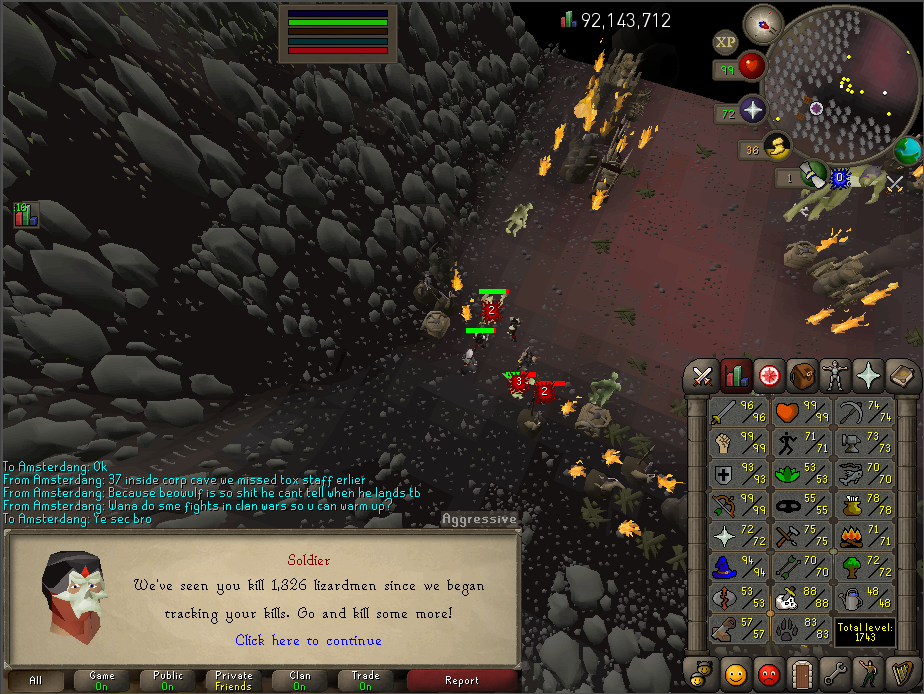Activate quick-prayers via the prayer orb
The image size is (924, 694).
click(751, 110)
